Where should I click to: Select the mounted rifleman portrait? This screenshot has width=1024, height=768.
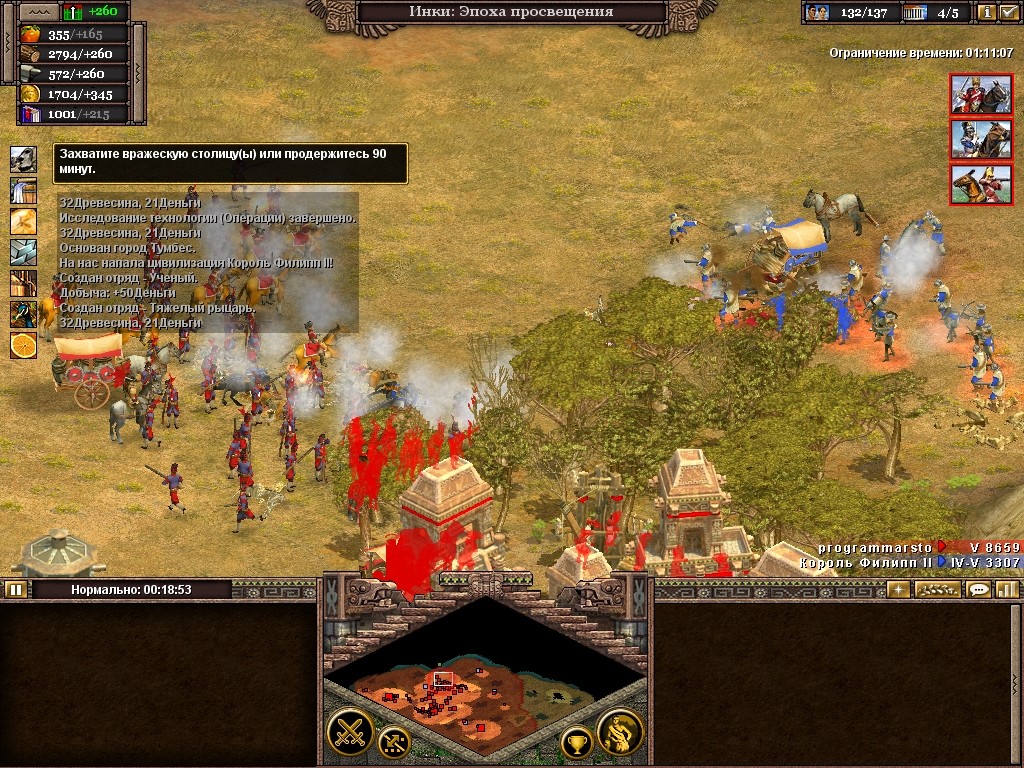point(974,184)
